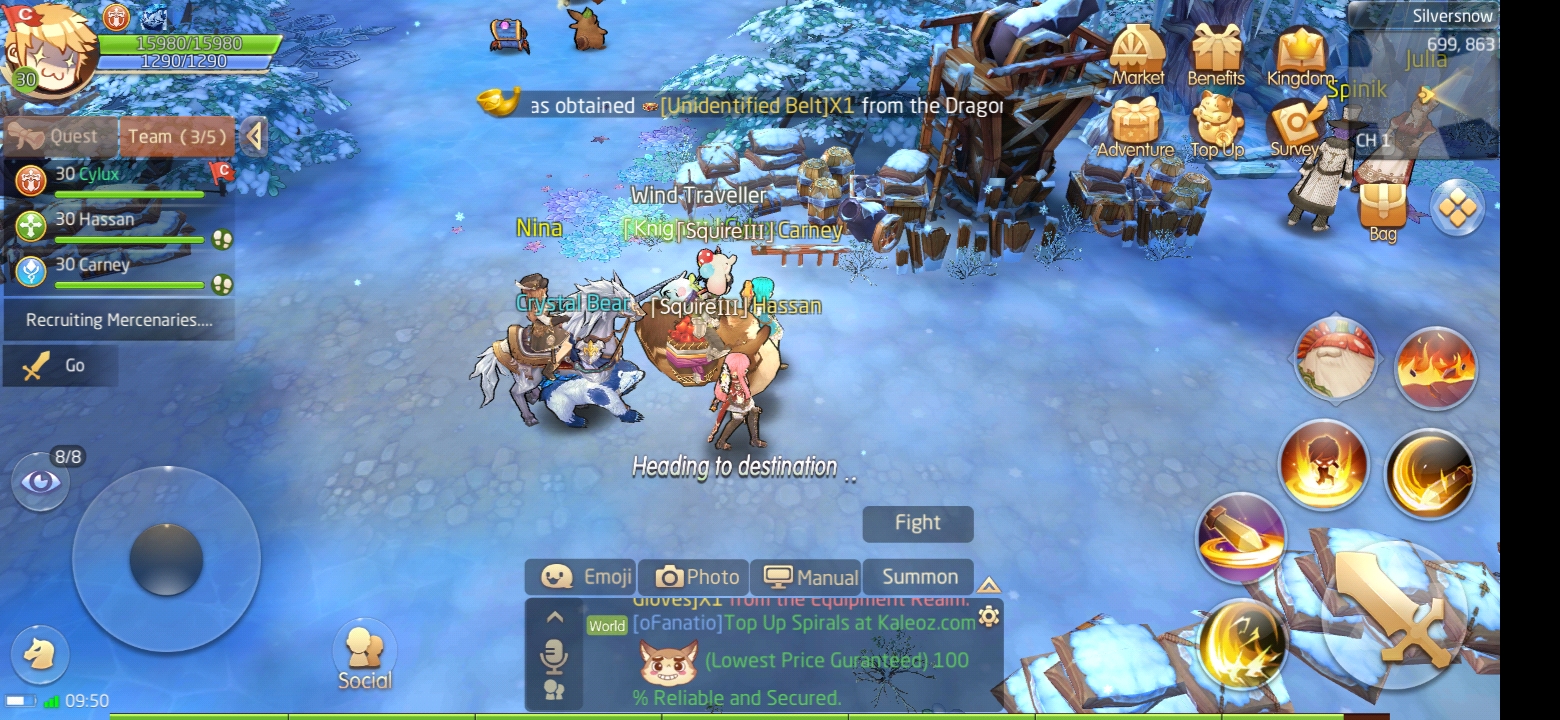Open the Top Up cat icon
The width and height of the screenshot is (1560, 720).
pyautogui.click(x=1216, y=128)
